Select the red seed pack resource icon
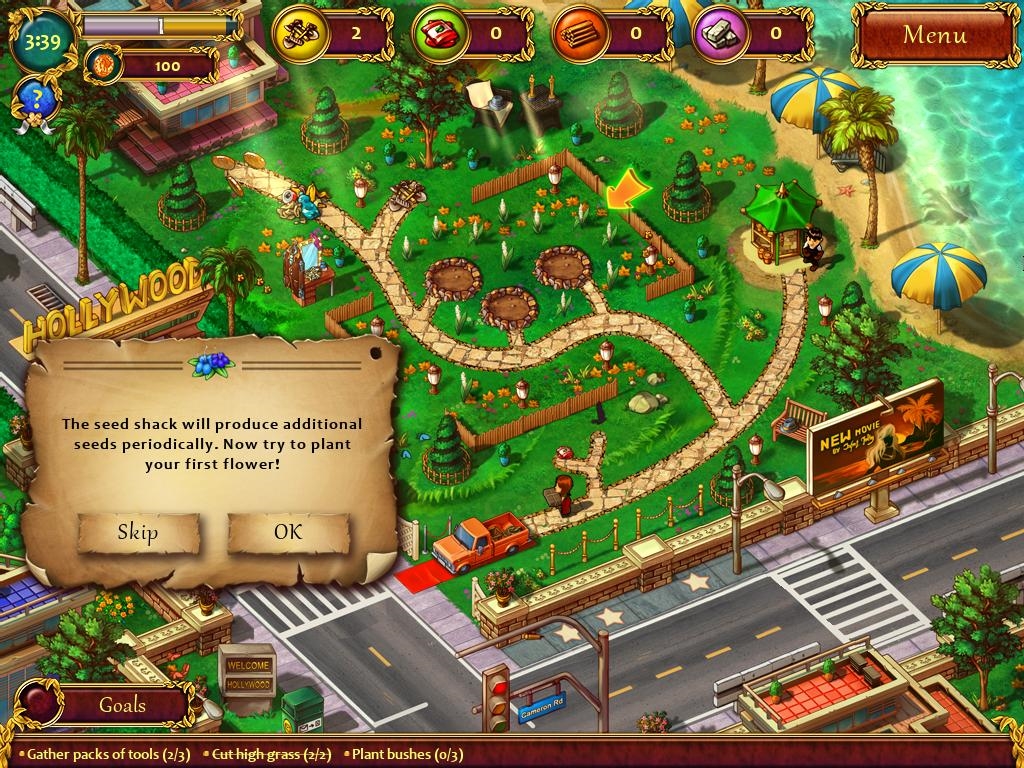 (x=439, y=32)
